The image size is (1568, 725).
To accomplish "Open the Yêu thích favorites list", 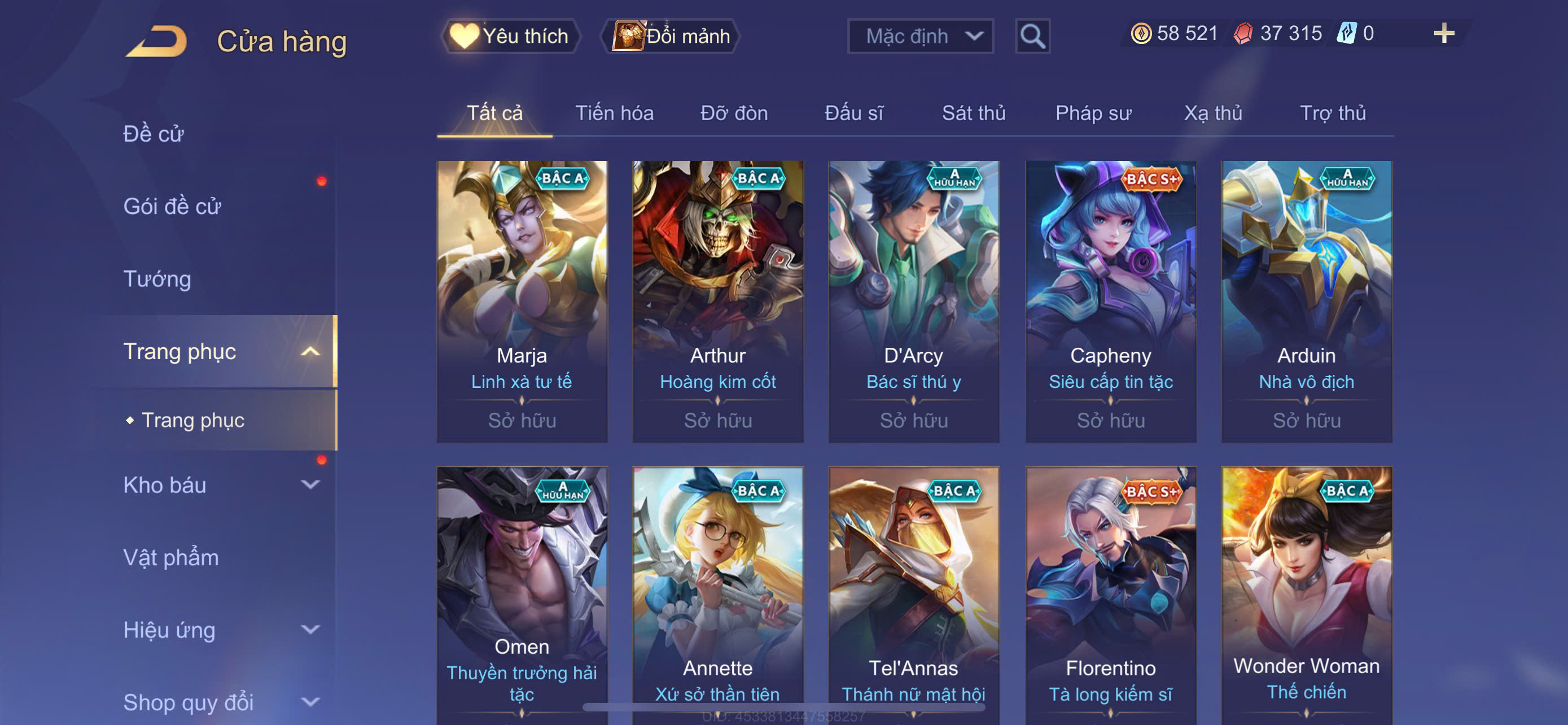I will pos(510,36).
